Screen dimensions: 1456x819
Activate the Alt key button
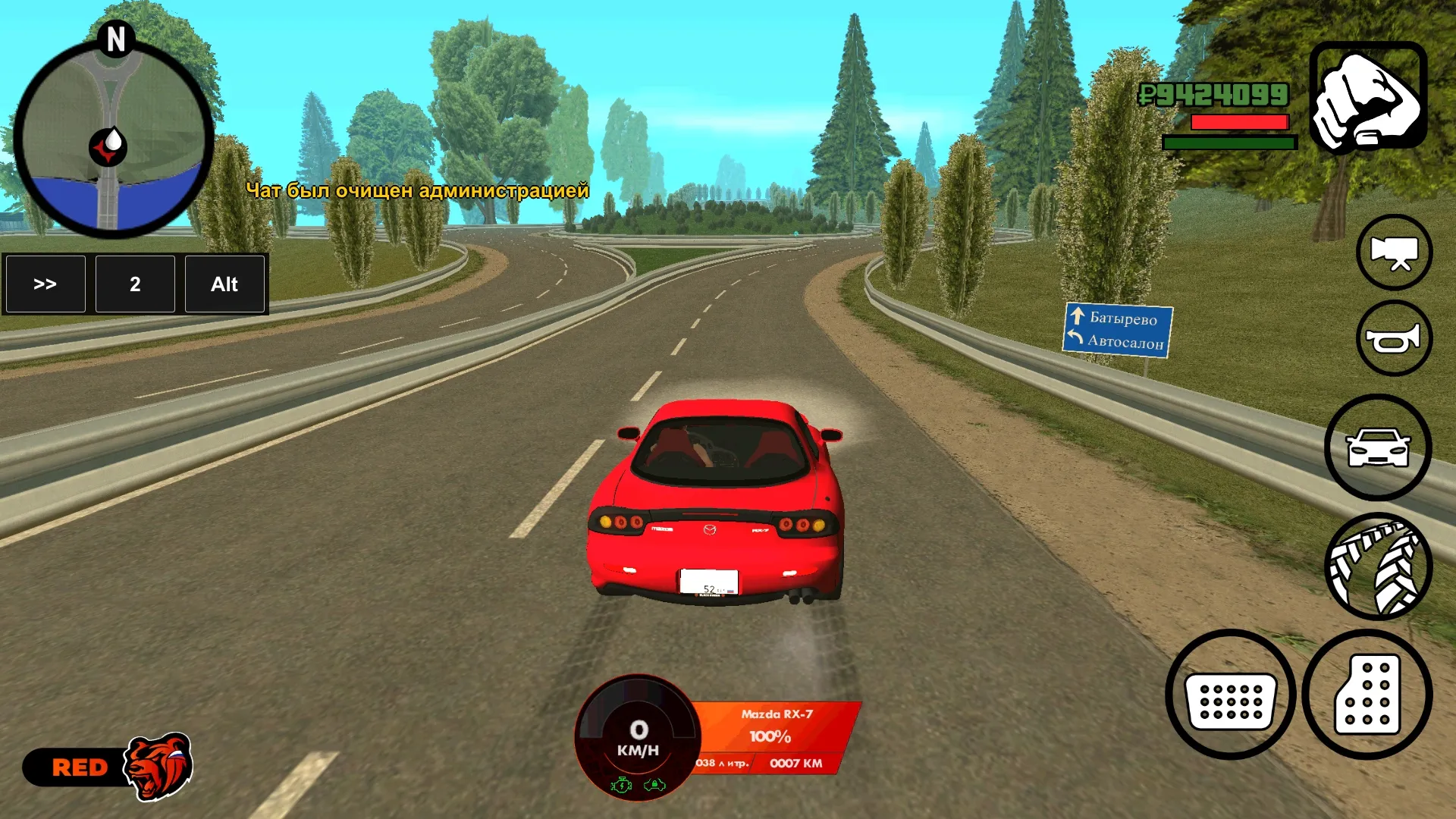tap(224, 284)
